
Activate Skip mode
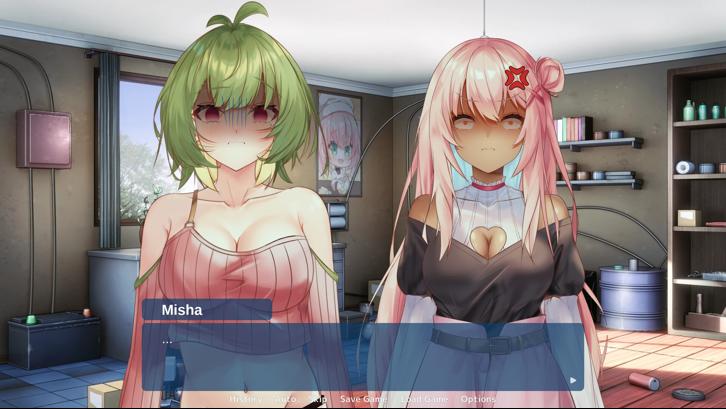(x=318, y=399)
